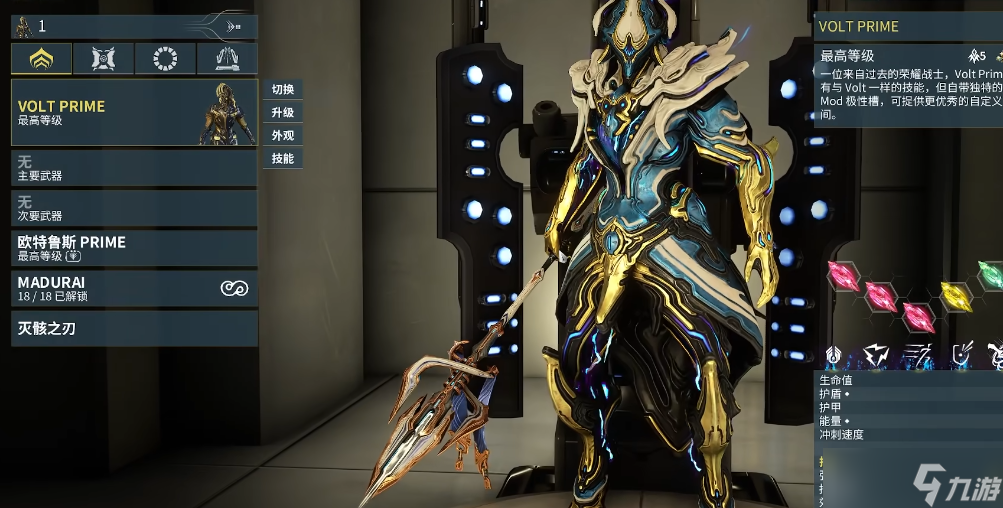1003x508 pixels.
Task: Click the 切换 switch button
Action: coord(283,89)
